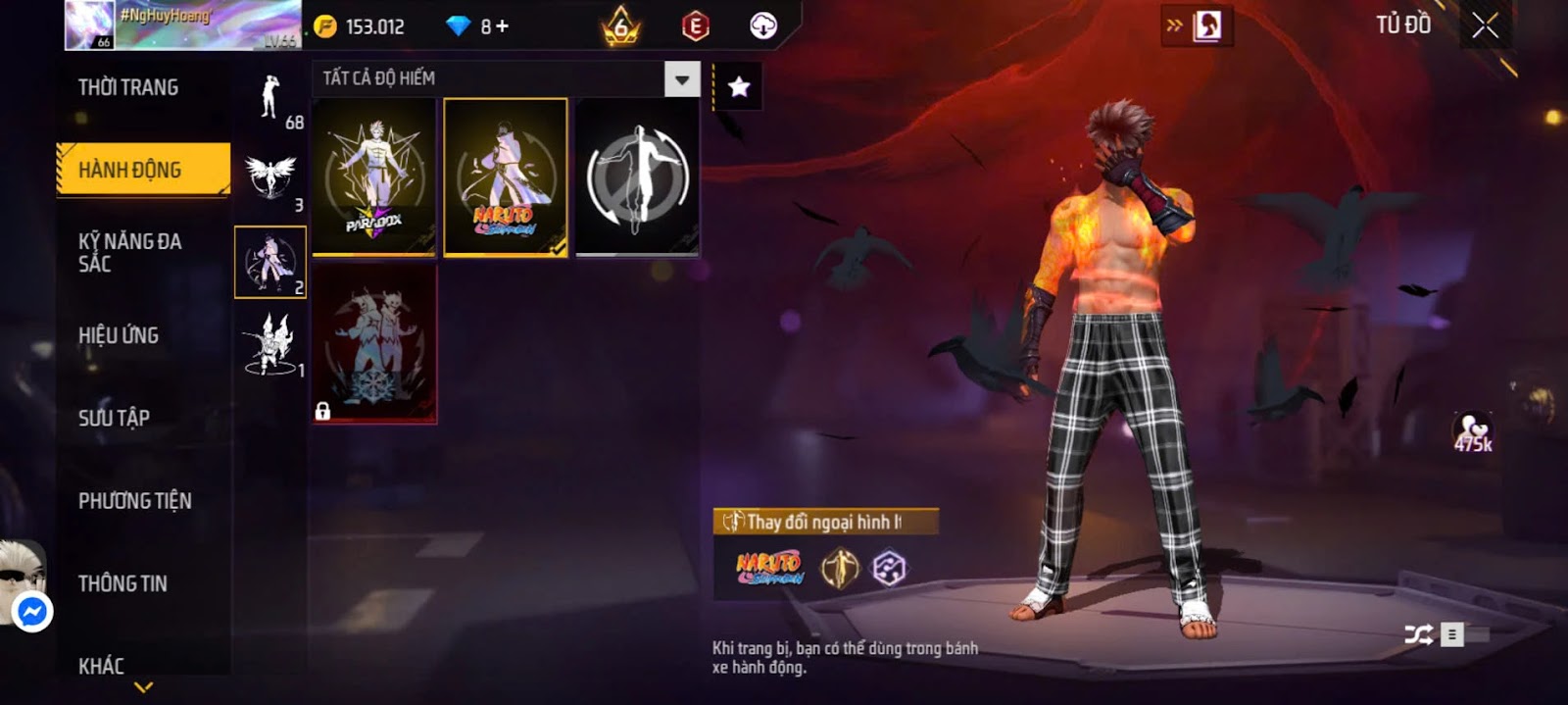Pick the grey silhouette emote card
The height and width of the screenshot is (705, 1568).
[x=637, y=177]
